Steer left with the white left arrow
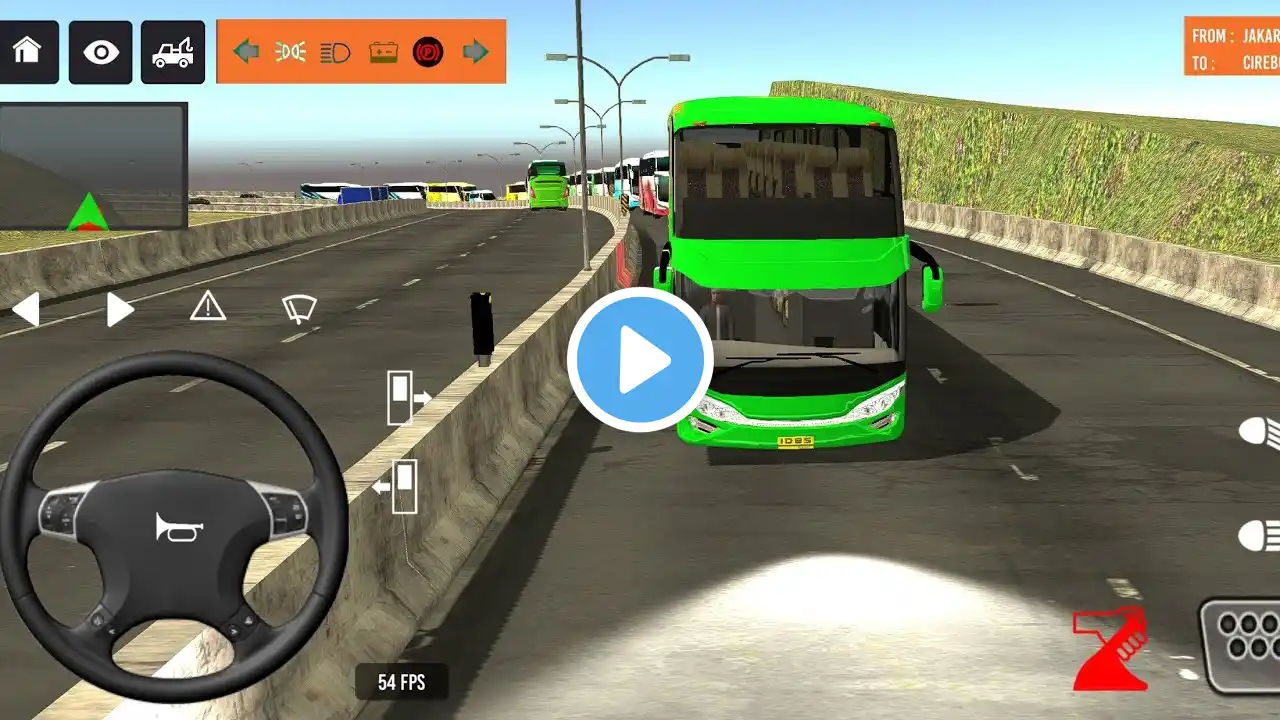 point(26,309)
